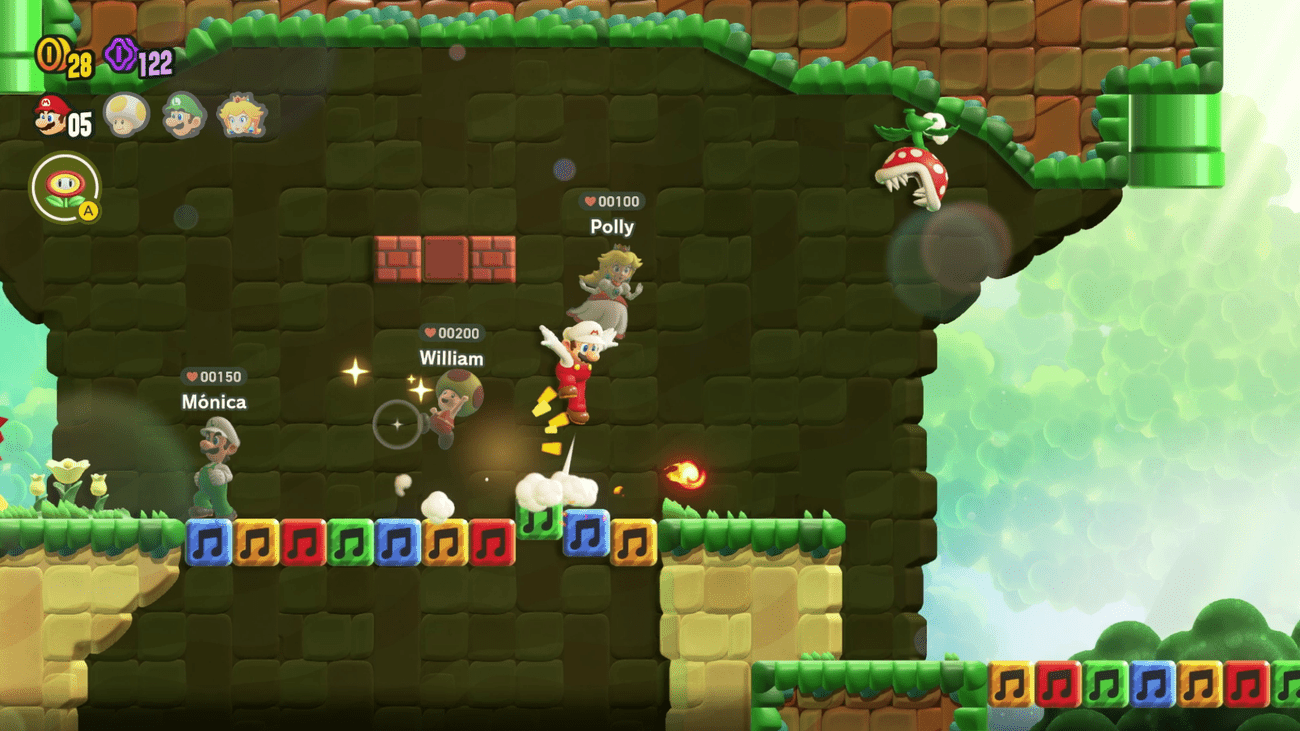Click the heart icon beside Polly's score

(590, 200)
